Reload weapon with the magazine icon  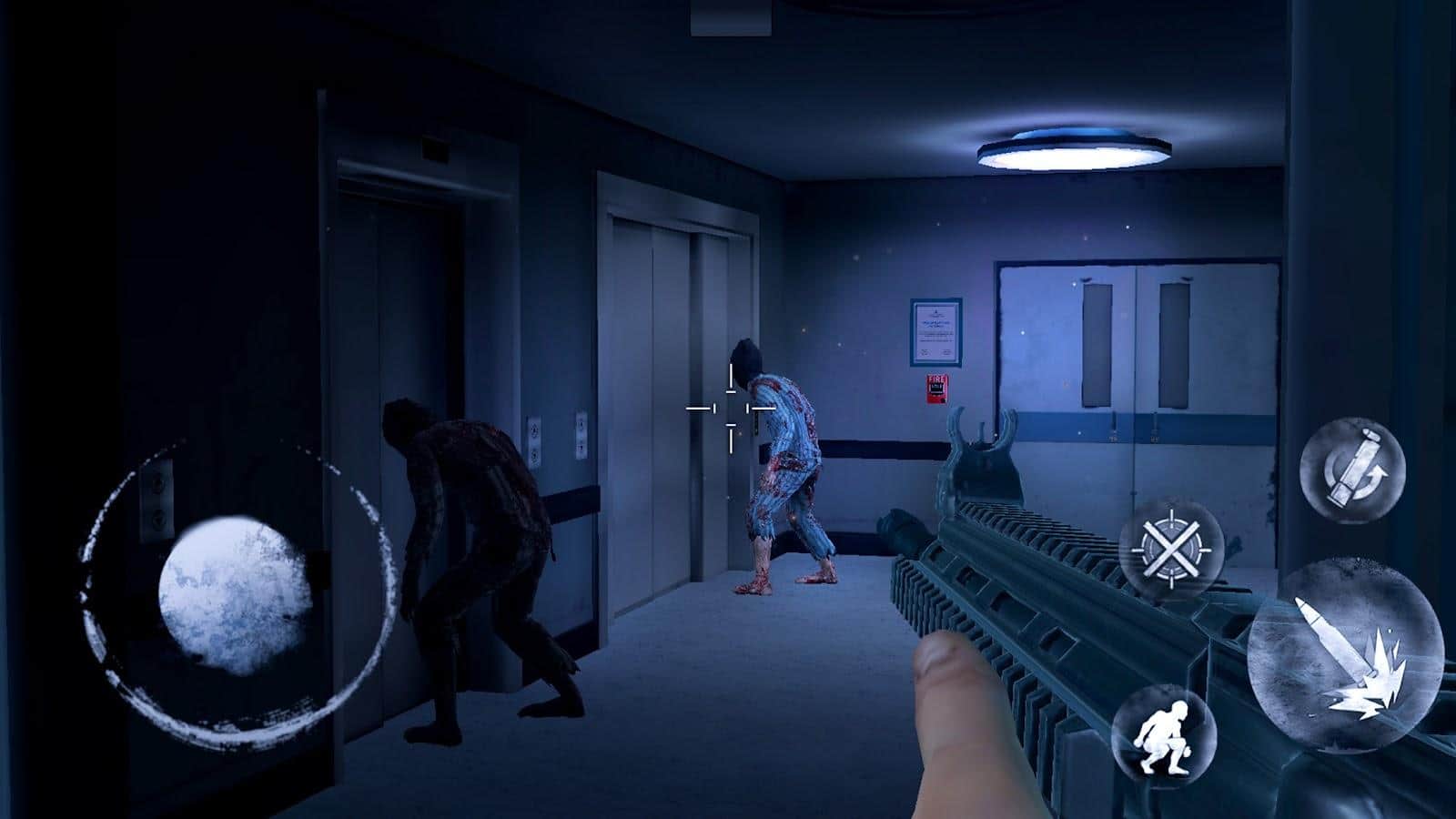(1352, 470)
